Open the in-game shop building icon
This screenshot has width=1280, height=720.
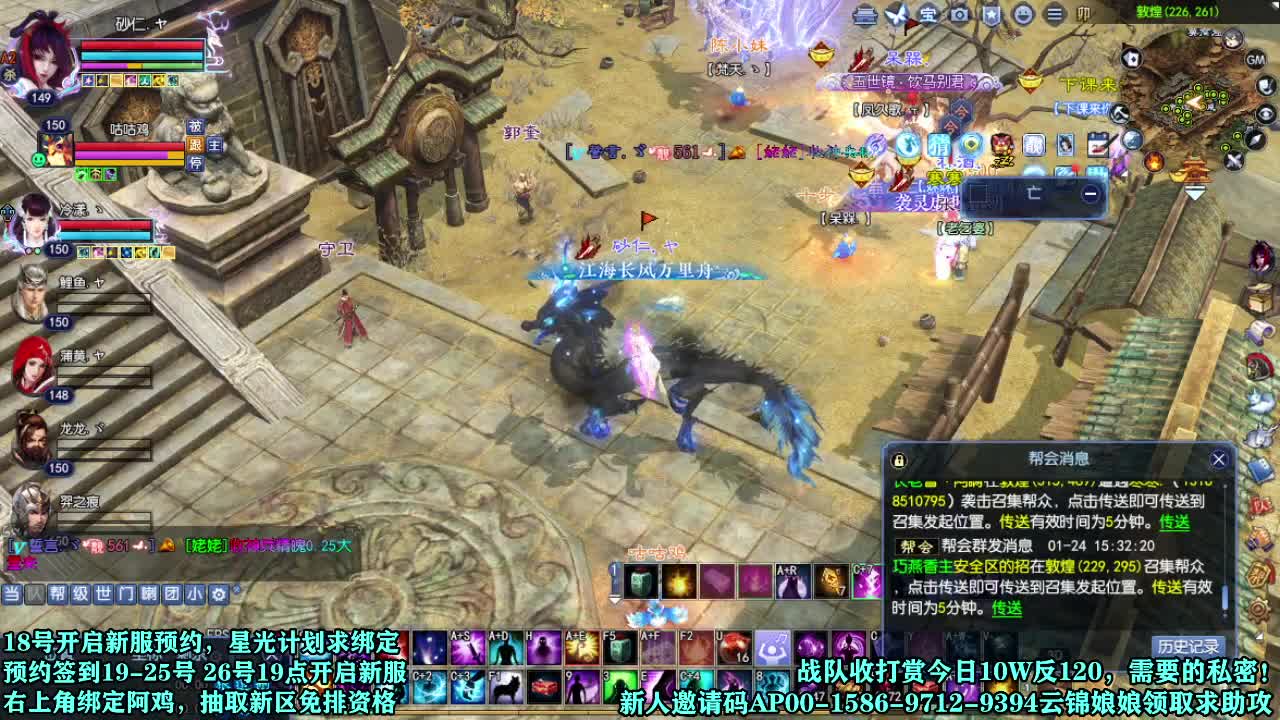(x=863, y=14)
